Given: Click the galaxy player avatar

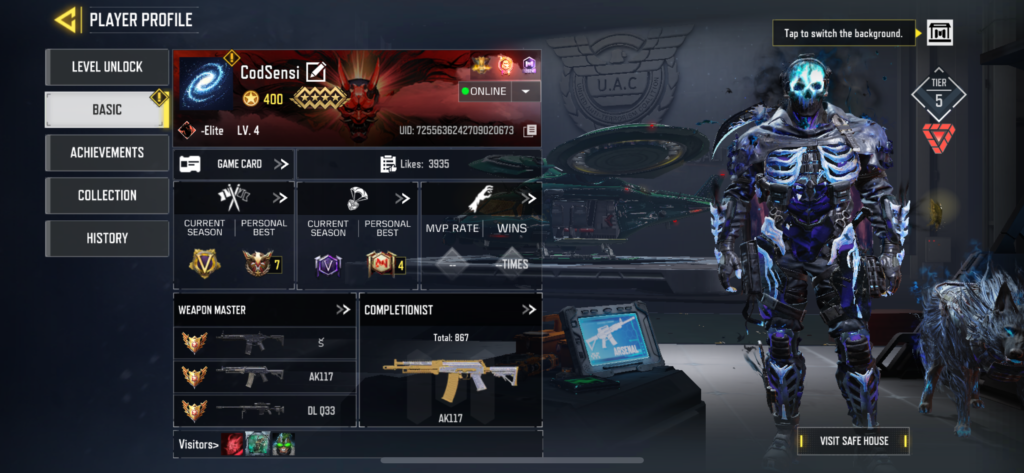Looking at the screenshot, I should coord(205,84).
